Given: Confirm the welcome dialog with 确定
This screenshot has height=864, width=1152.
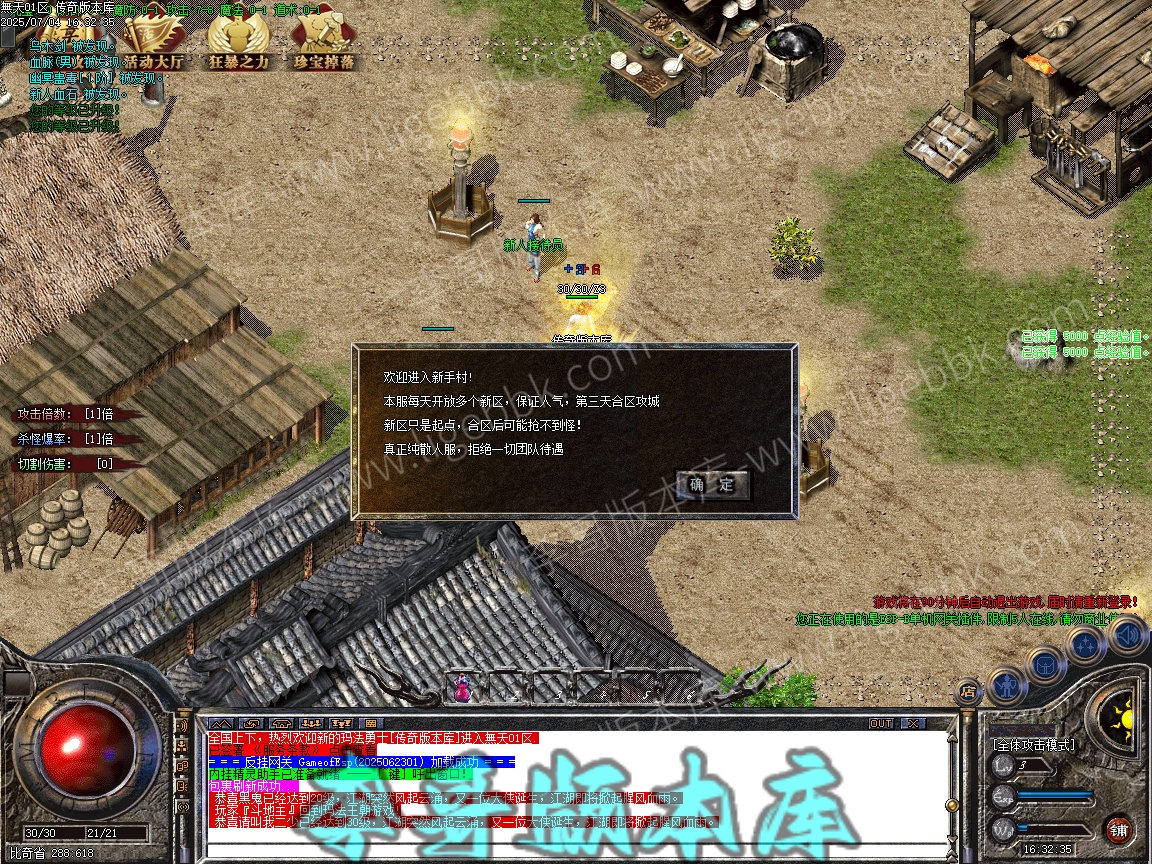Looking at the screenshot, I should [x=712, y=485].
